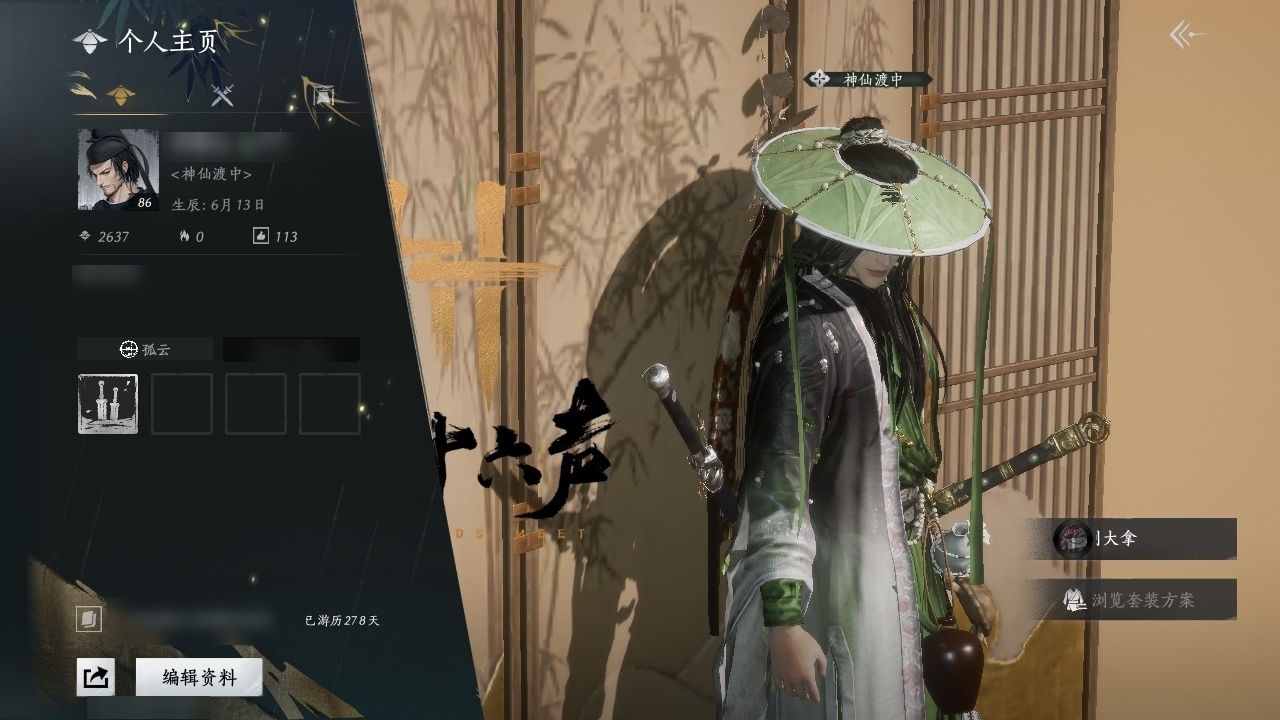Image resolution: width=1280 pixels, height=720 pixels.
Task: Switch to the crossed swords tab
Action: point(222,96)
